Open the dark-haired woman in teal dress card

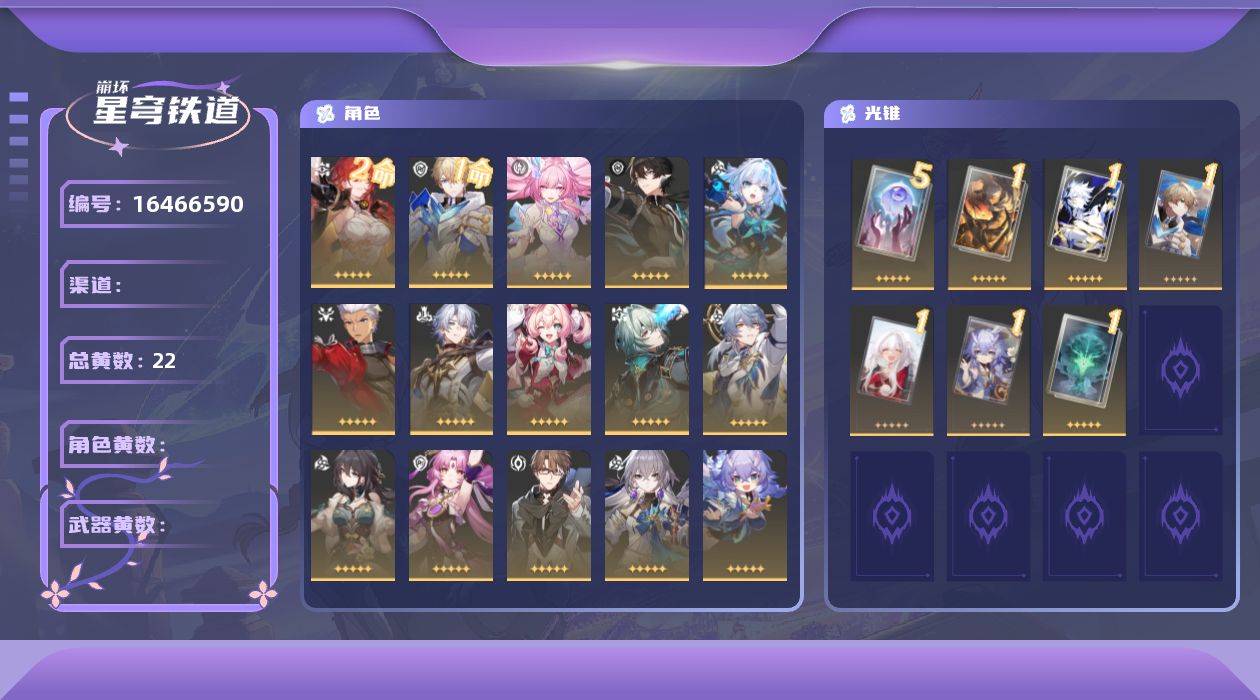click(352, 515)
